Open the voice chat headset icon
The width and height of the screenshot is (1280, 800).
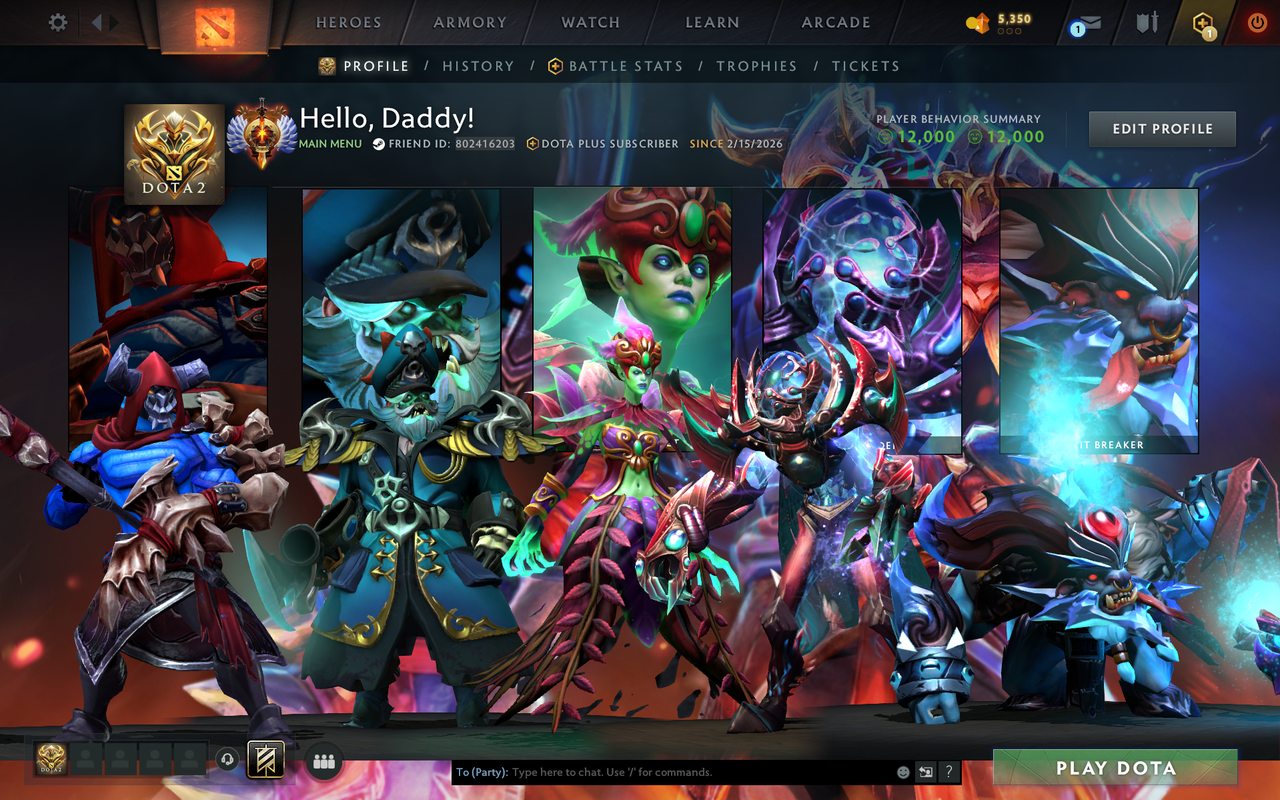point(228,760)
